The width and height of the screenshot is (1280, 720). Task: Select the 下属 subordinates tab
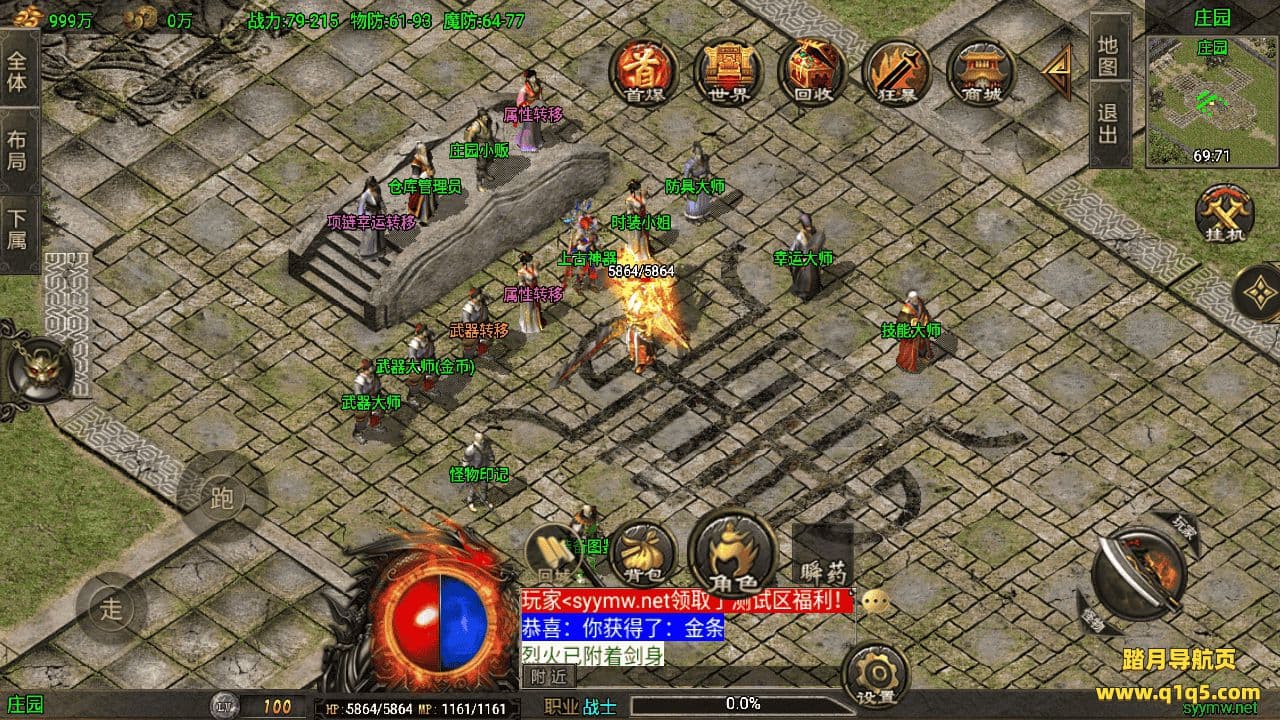point(18,229)
